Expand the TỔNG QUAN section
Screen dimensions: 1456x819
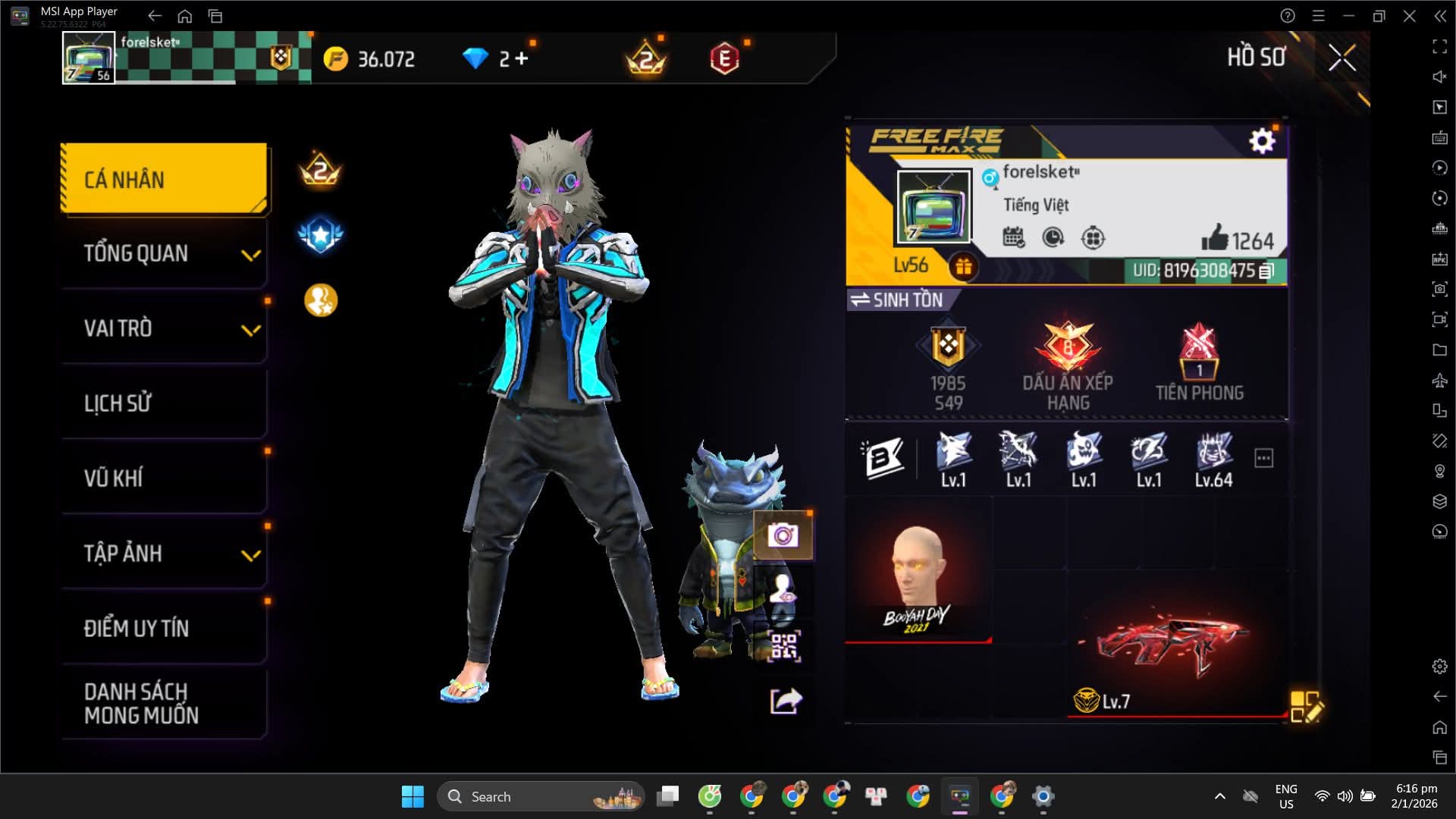click(x=164, y=253)
